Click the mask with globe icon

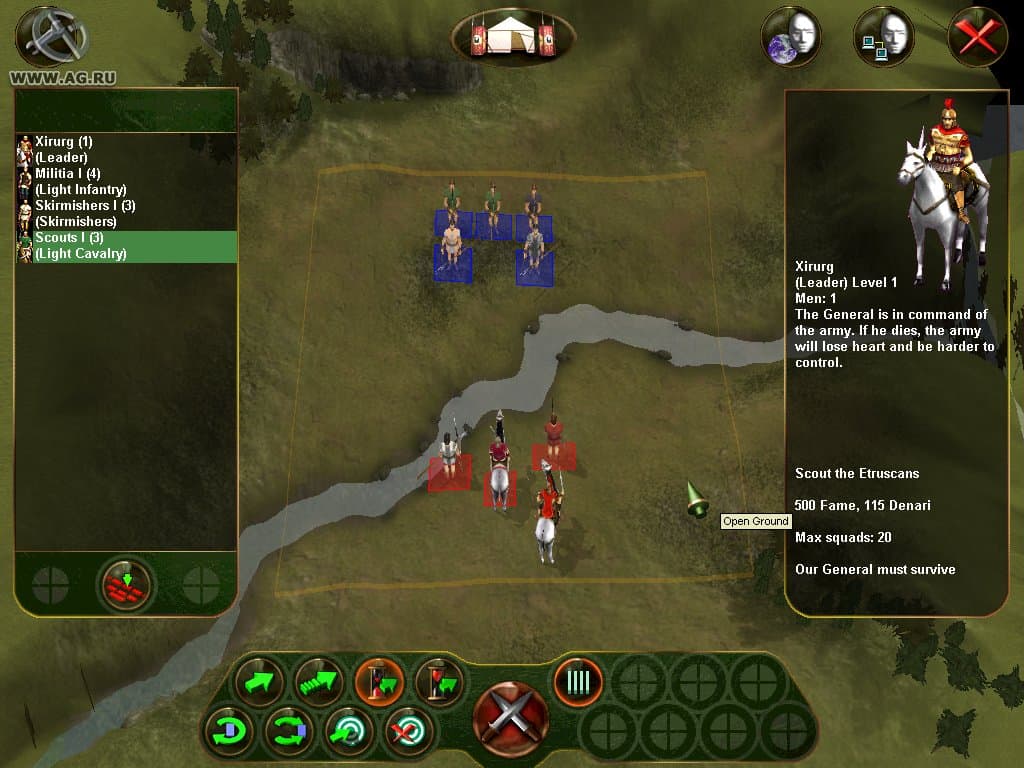tap(792, 38)
